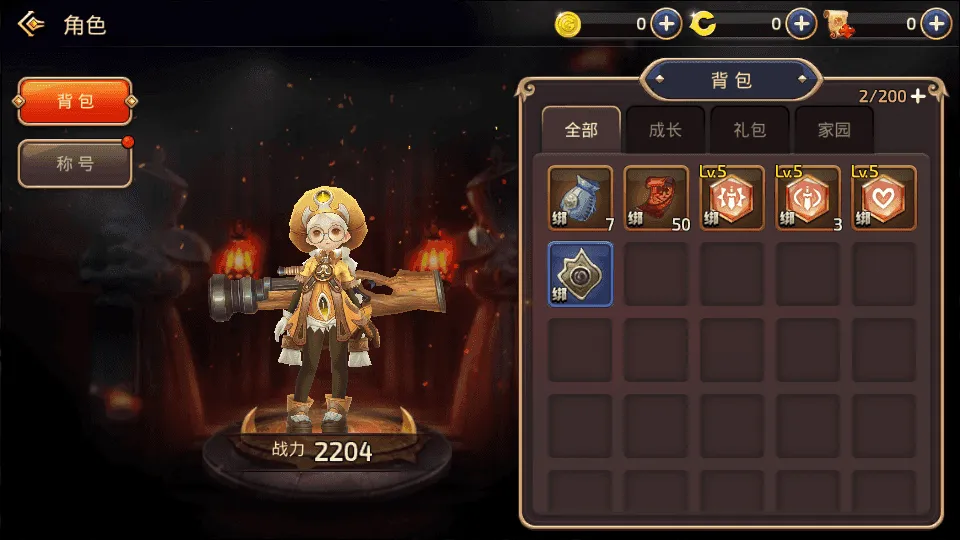Screen dimensions: 960x540
Task: Add scroll tickets with the plus button
Action: [936, 24]
